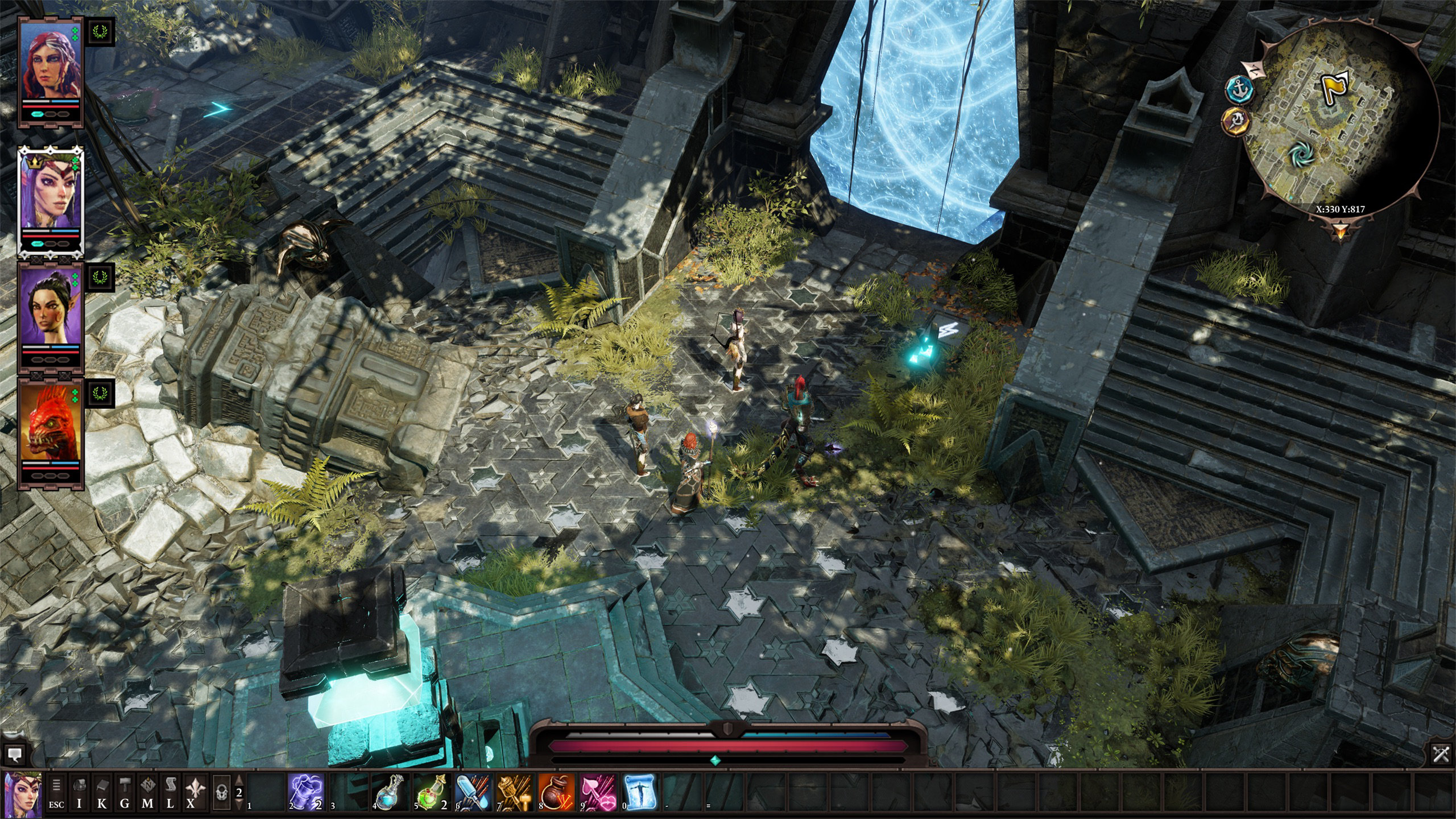Open the chat speech bubble button

tap(15, 755)
